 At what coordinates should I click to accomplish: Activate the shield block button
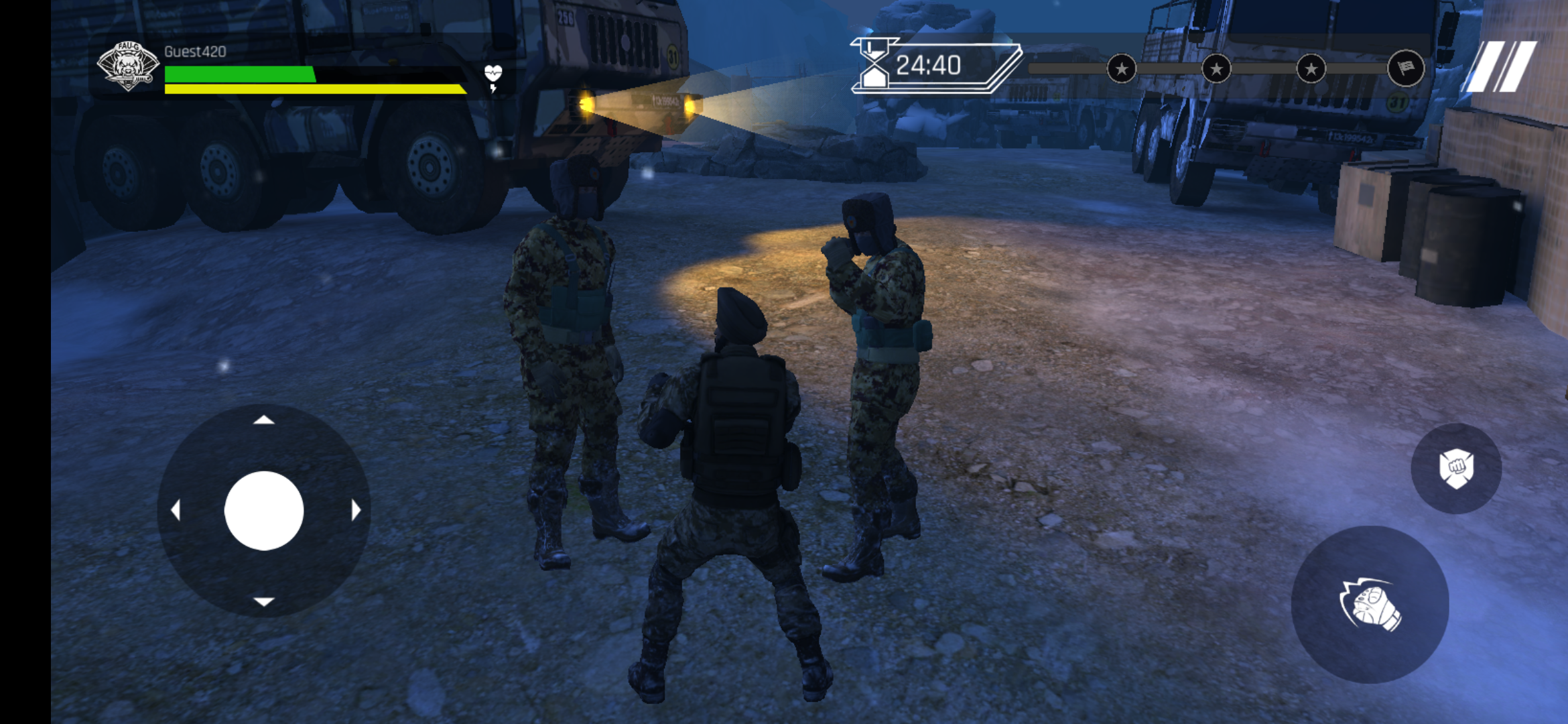coord(1455,468)
